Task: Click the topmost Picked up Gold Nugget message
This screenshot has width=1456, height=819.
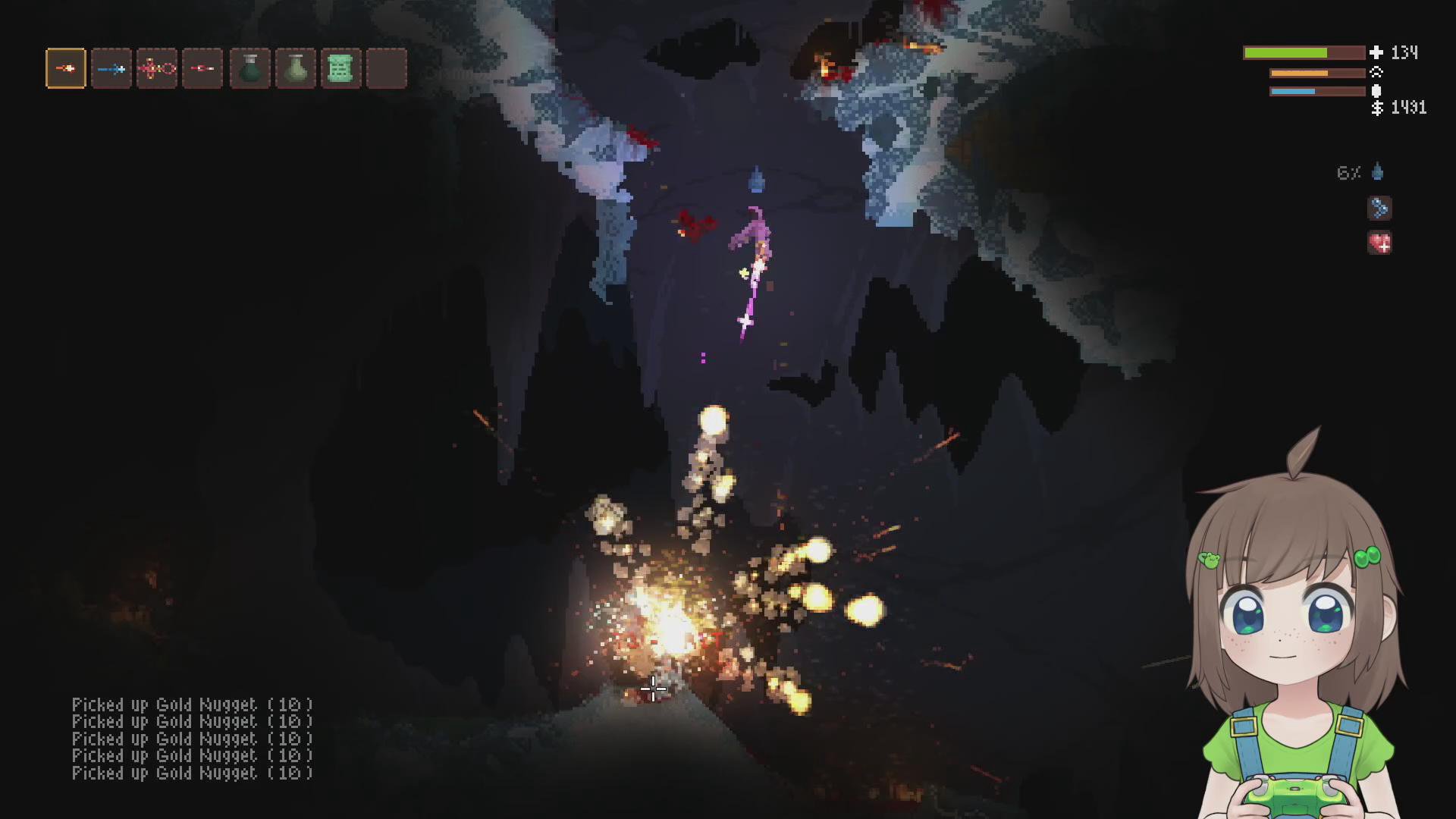Action: [192, 704]
